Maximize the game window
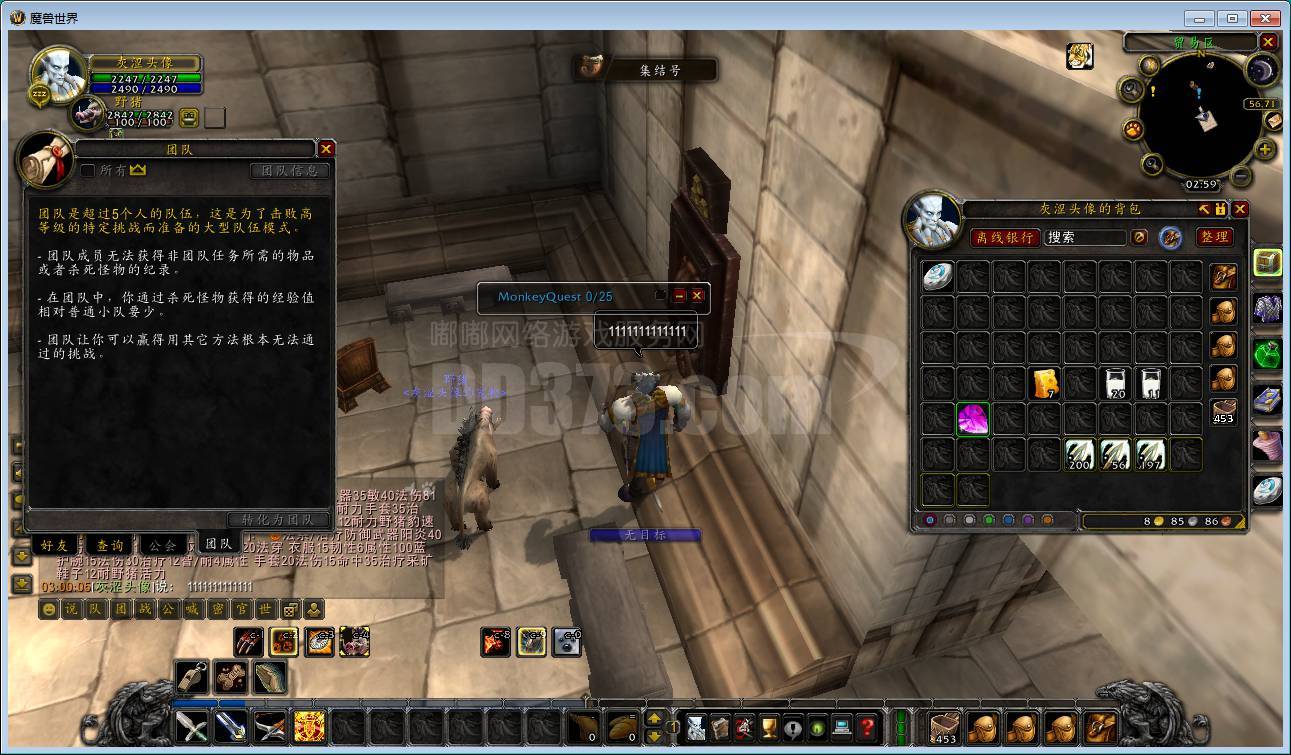This screenshot has width=1291, height=755. (1233, 18)
